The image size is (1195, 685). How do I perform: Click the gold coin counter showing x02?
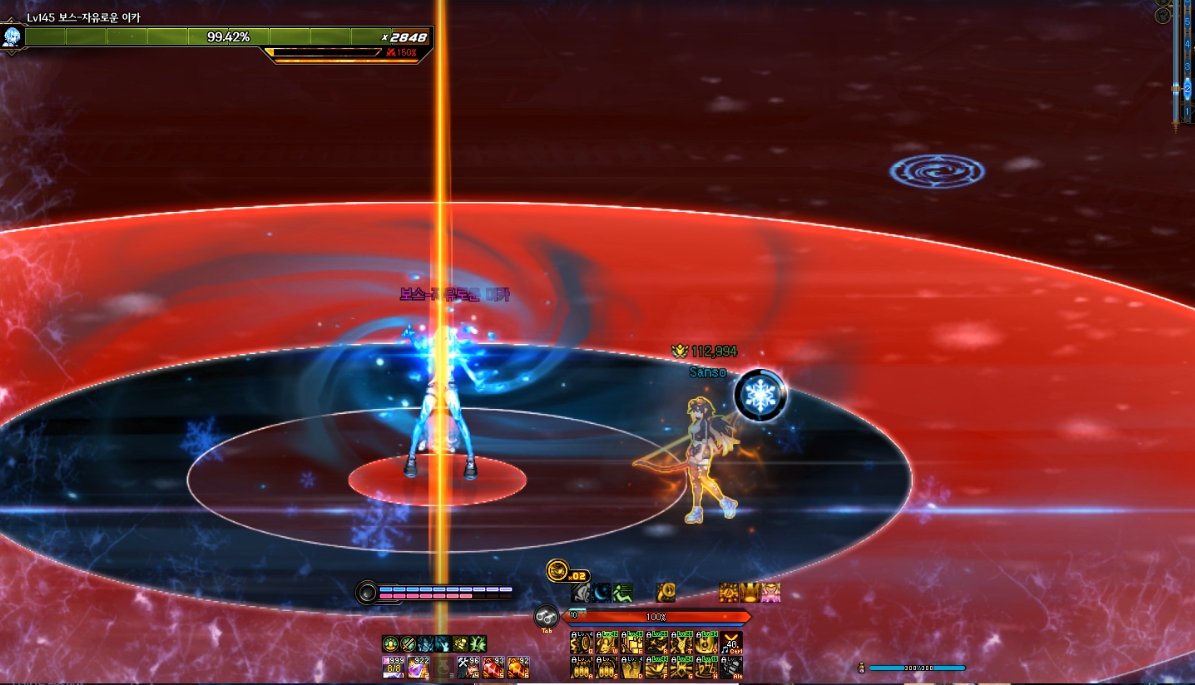click(558, 571)
